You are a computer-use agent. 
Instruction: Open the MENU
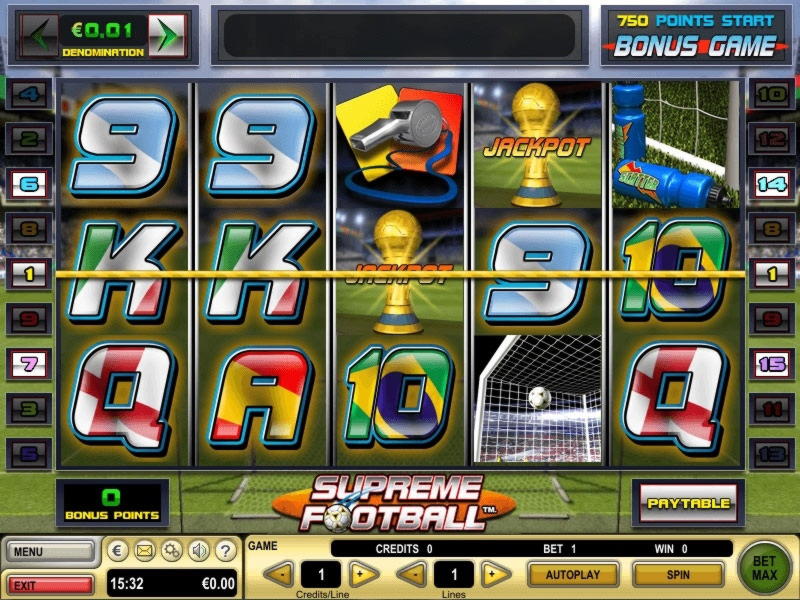point(50,551)
